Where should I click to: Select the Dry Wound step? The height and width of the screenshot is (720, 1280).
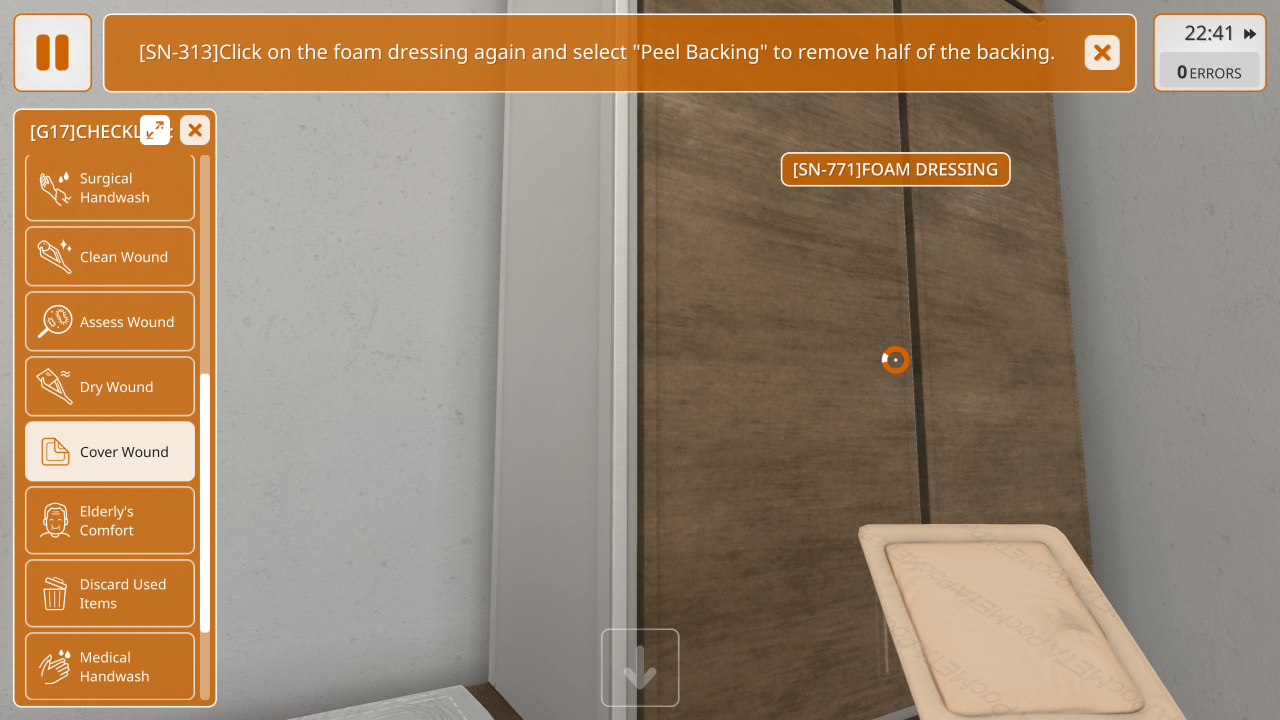point(110,387)
